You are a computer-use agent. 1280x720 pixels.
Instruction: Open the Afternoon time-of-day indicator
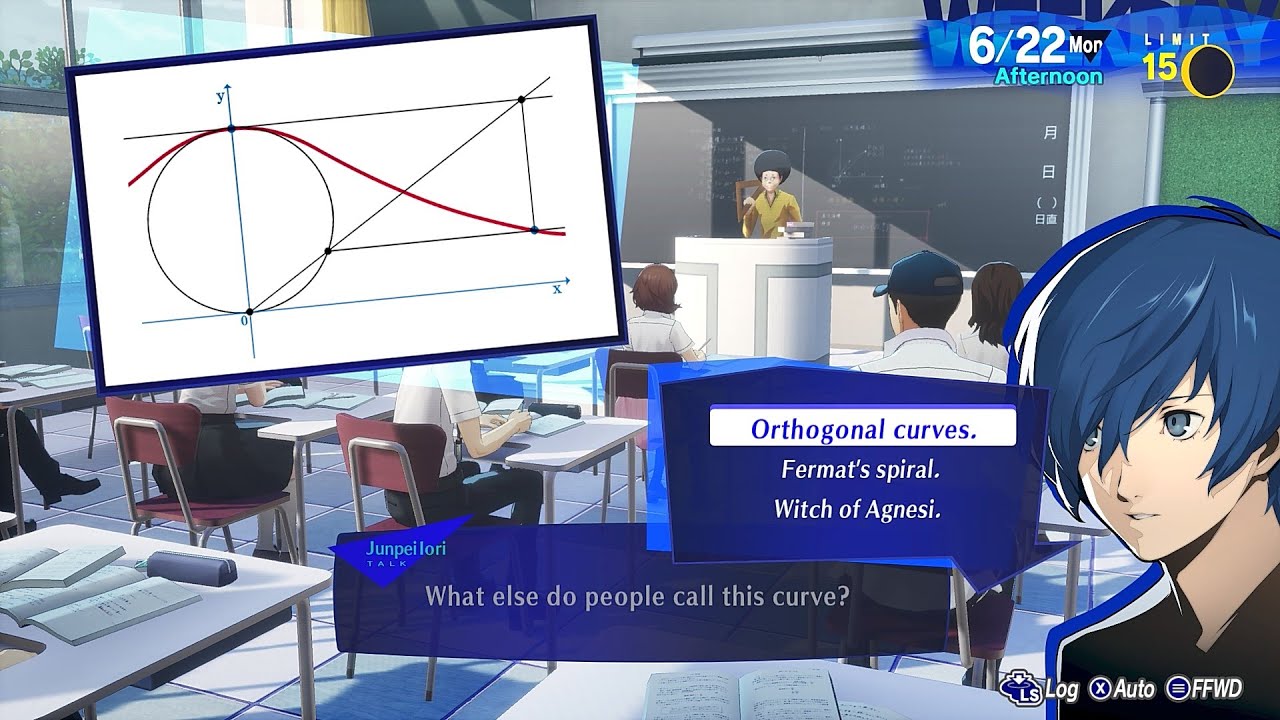(1048, 75)
